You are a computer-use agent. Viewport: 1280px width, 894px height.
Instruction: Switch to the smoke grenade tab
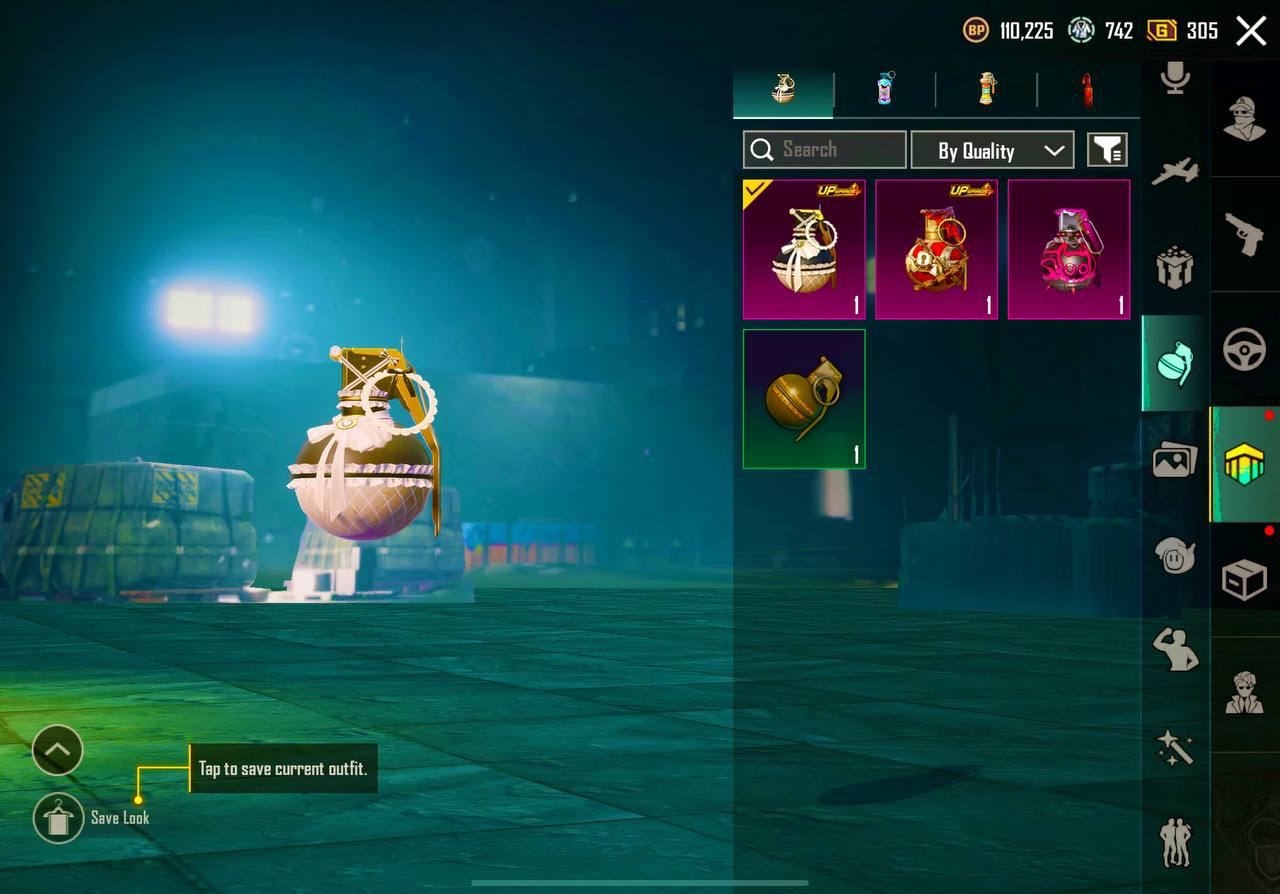click(x=886, y=90)
